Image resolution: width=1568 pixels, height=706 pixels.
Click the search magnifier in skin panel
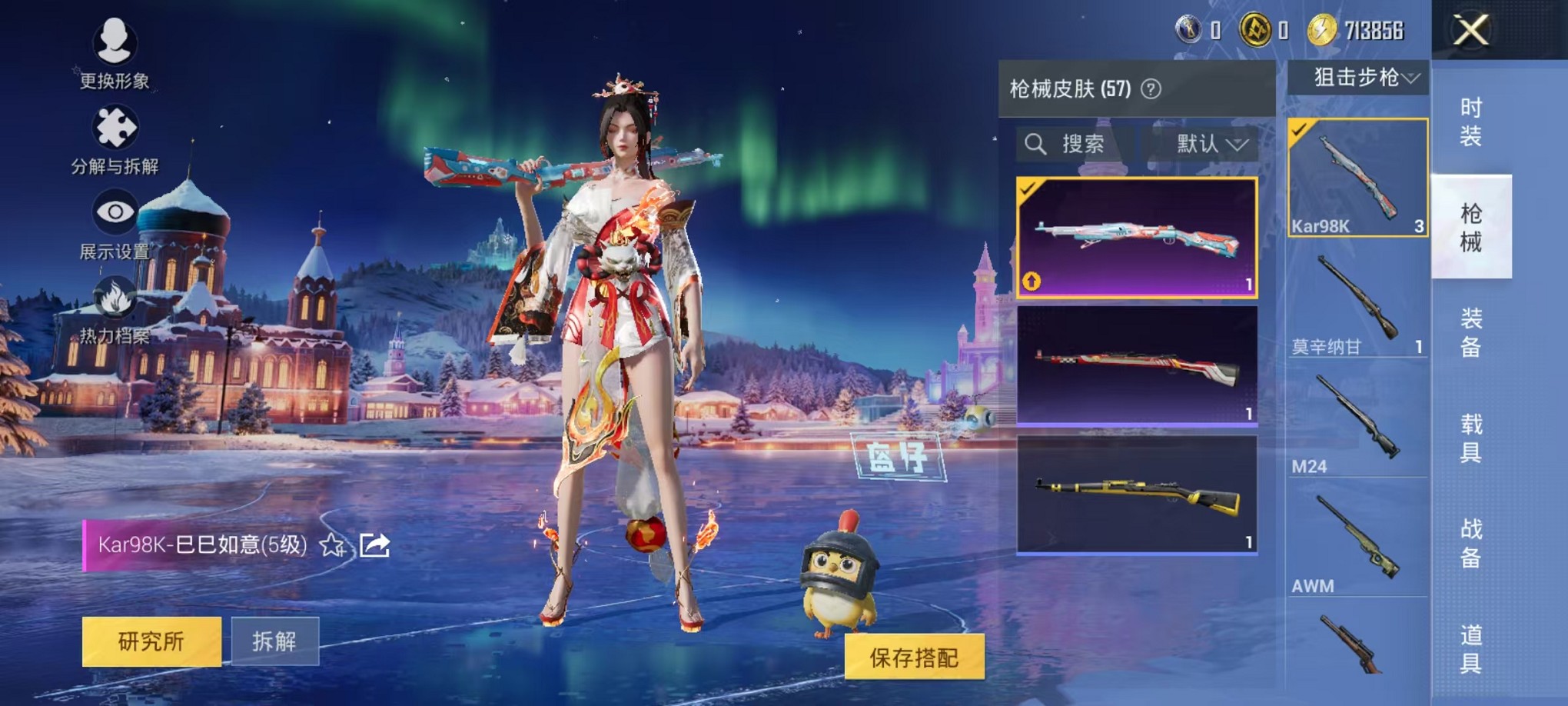coord(1037,145)
